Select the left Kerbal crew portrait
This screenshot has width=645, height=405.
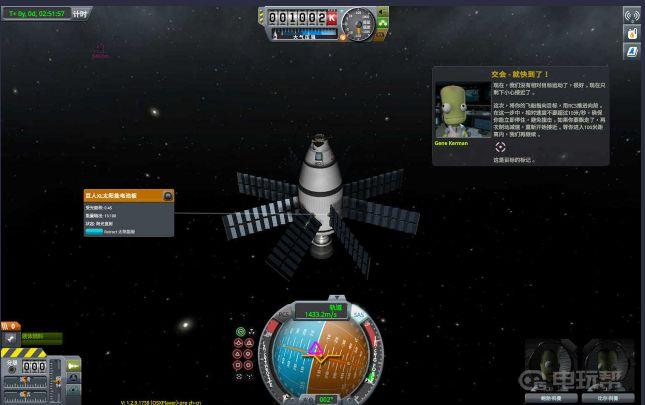coord(550,363)
